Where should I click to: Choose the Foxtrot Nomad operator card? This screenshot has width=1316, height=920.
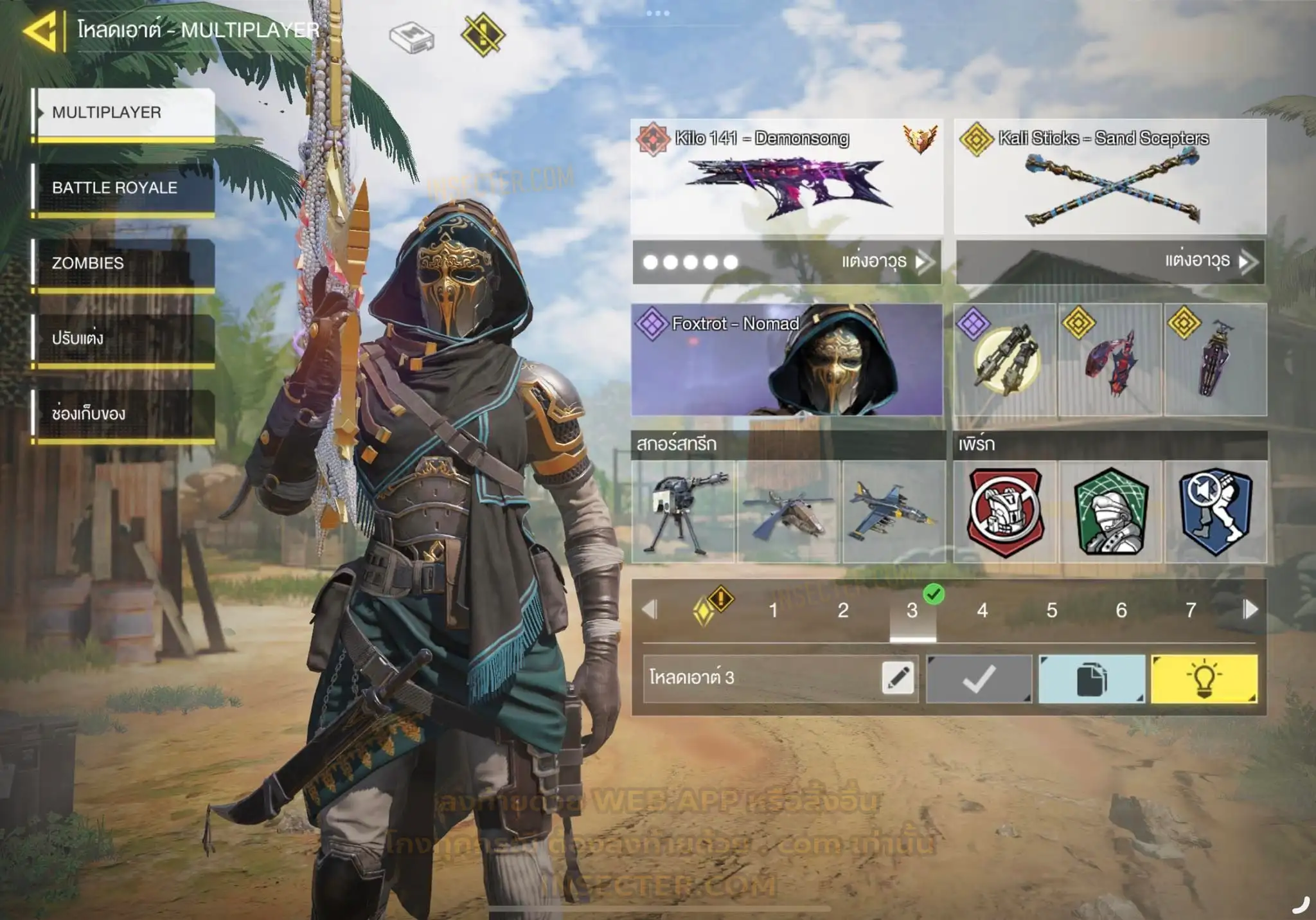pos(787,360)
